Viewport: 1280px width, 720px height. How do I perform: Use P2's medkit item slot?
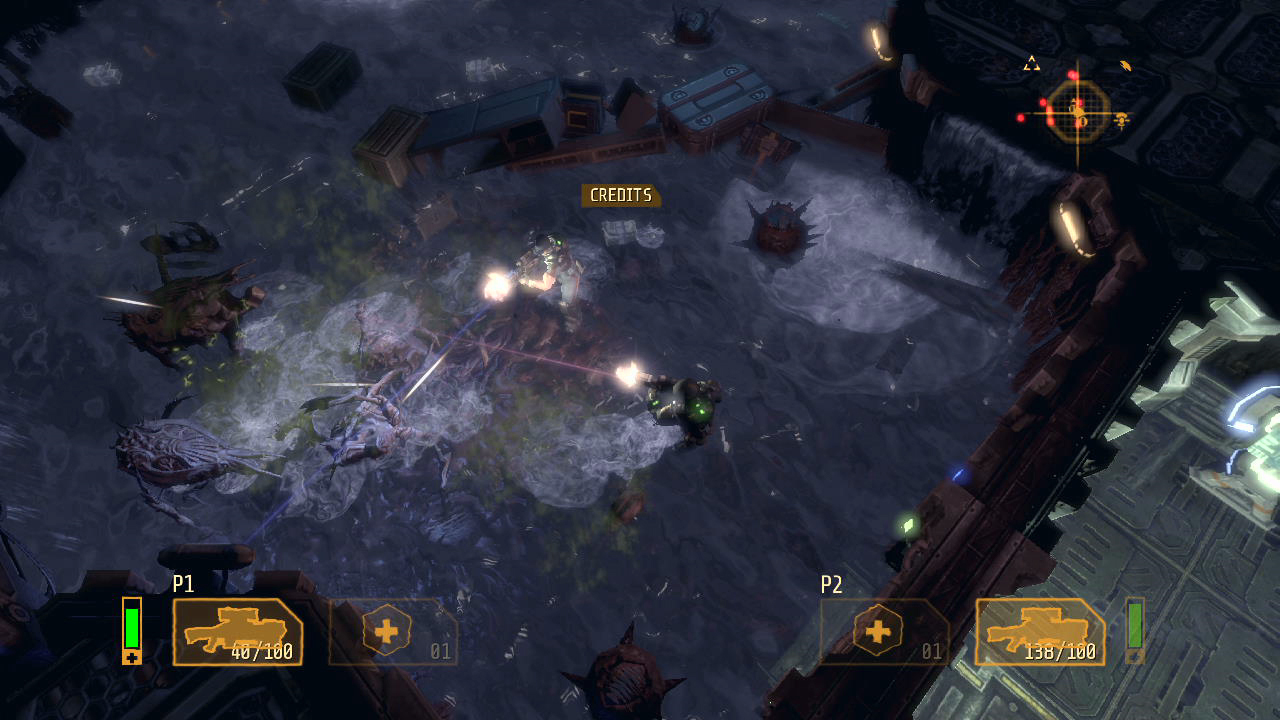[x=885, y=632]
